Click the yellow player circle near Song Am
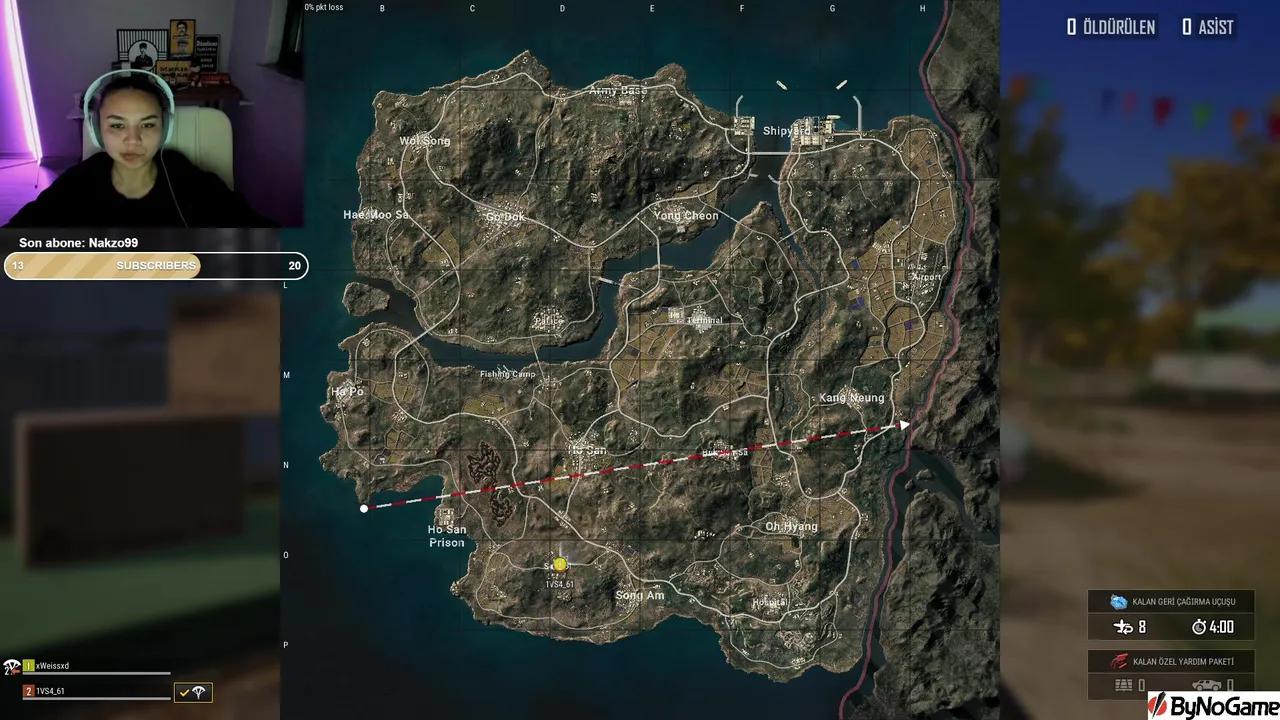 click(x=559, y=564)
